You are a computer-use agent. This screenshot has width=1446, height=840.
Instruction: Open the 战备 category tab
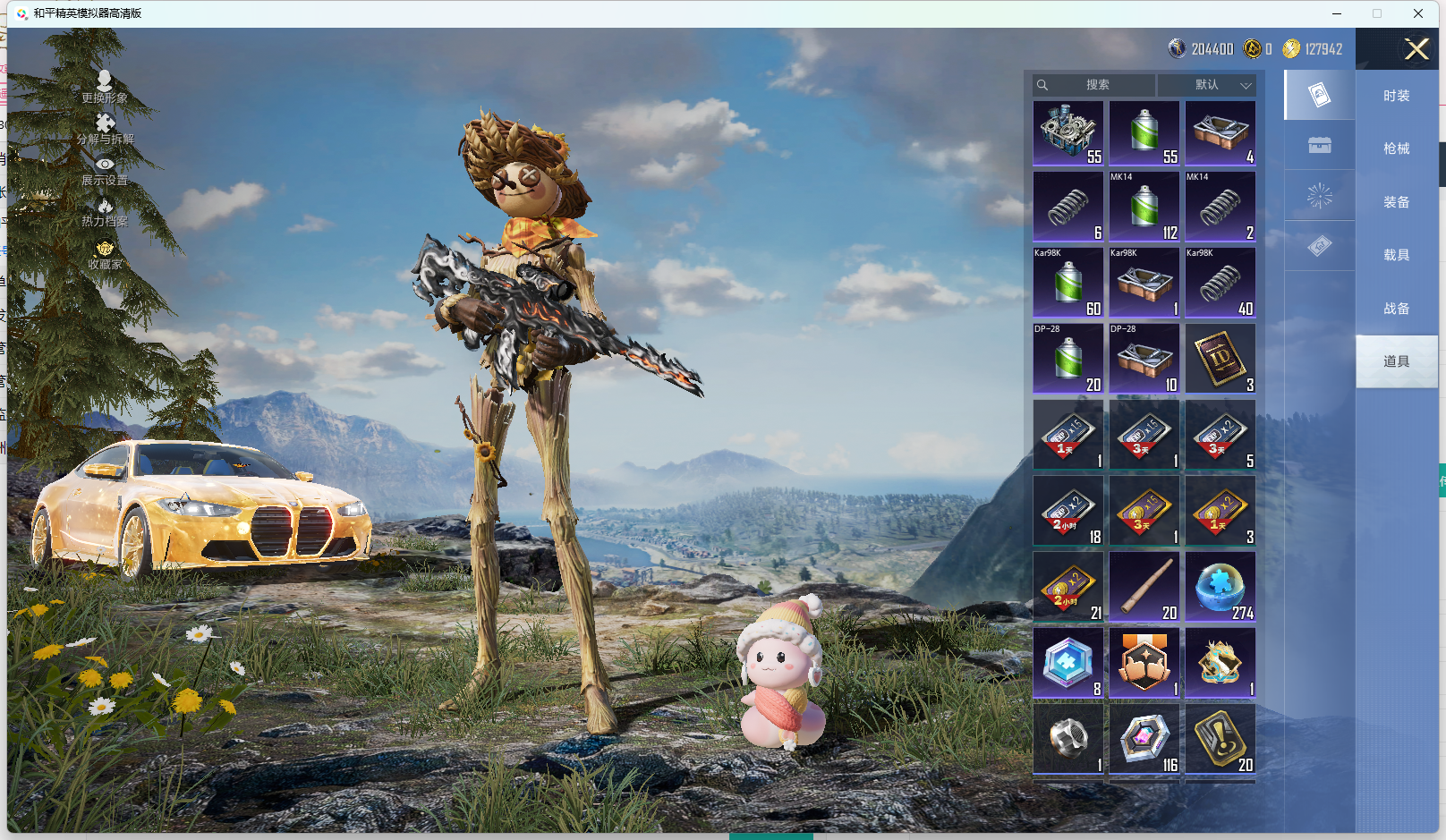[x=1396, y=309]
